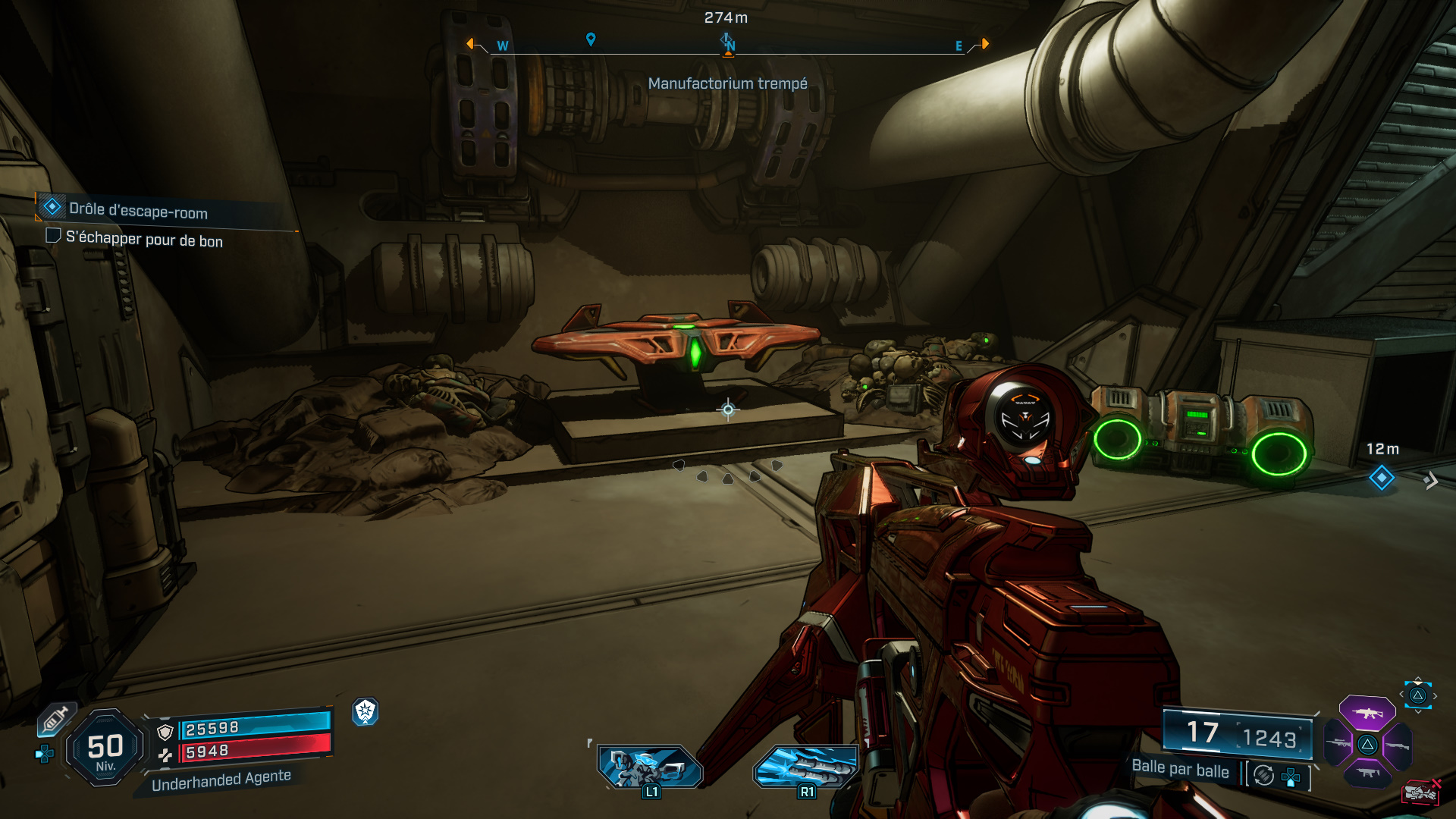Select the assault rifle in the weapon wheel
This screenshot has width=1456, height=819.
coord(1367,714)
